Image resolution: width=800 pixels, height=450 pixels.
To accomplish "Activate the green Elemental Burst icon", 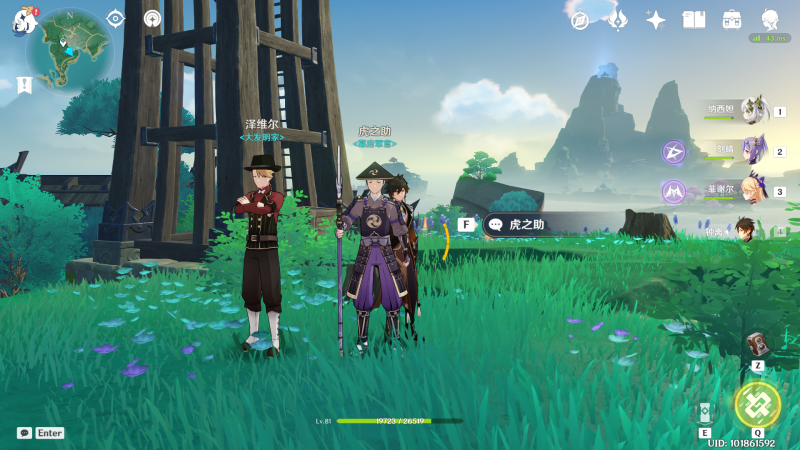I will (x=757, y=404).
